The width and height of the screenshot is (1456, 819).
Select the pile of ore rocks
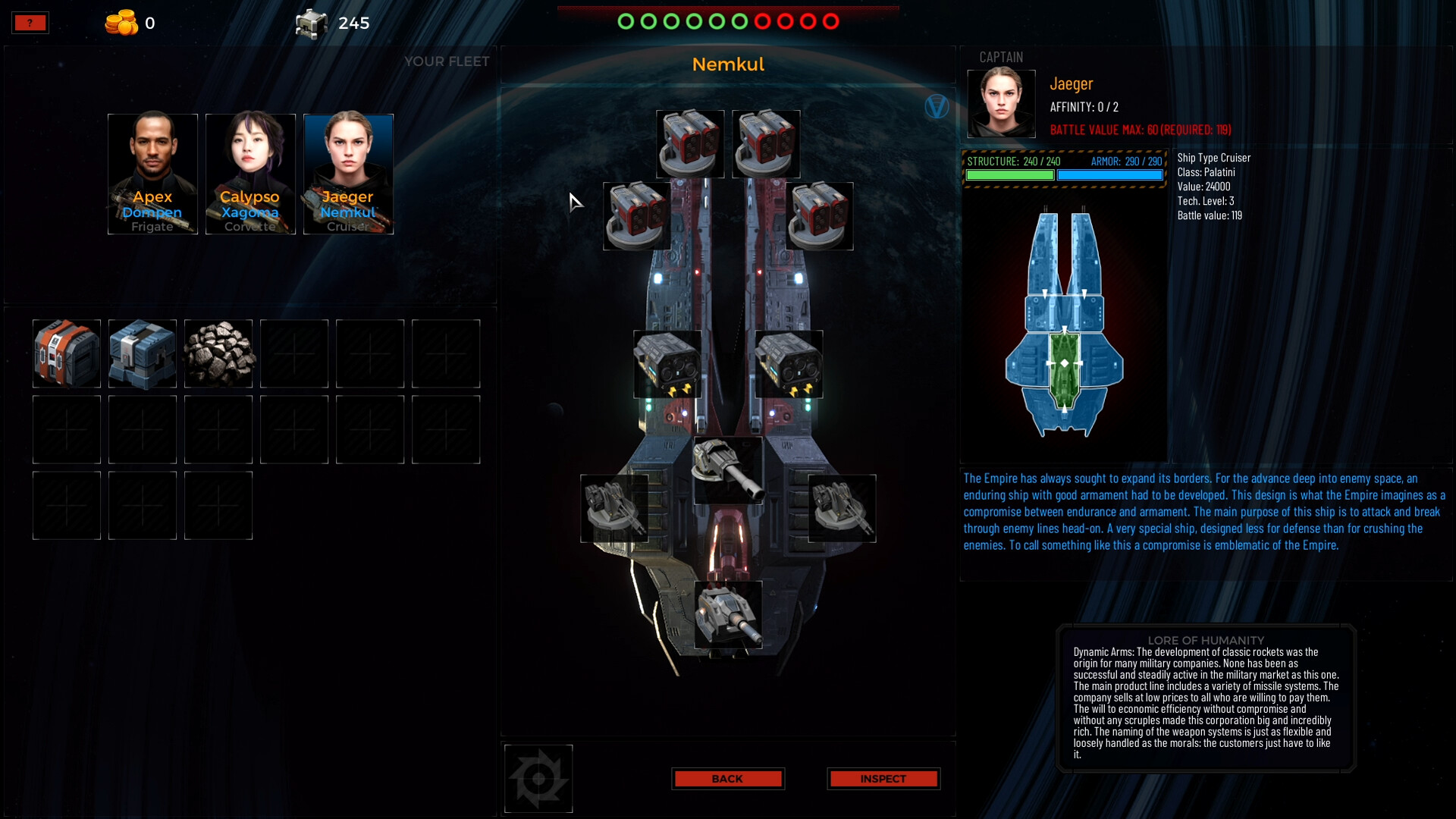[x=218, y=353]
